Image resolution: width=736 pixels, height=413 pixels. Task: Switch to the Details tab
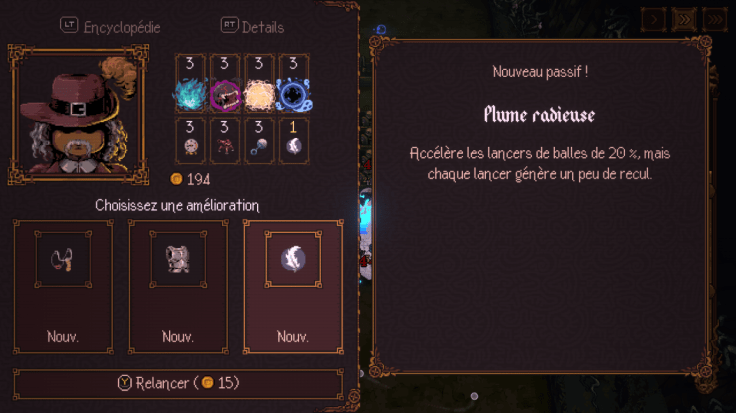252,27
